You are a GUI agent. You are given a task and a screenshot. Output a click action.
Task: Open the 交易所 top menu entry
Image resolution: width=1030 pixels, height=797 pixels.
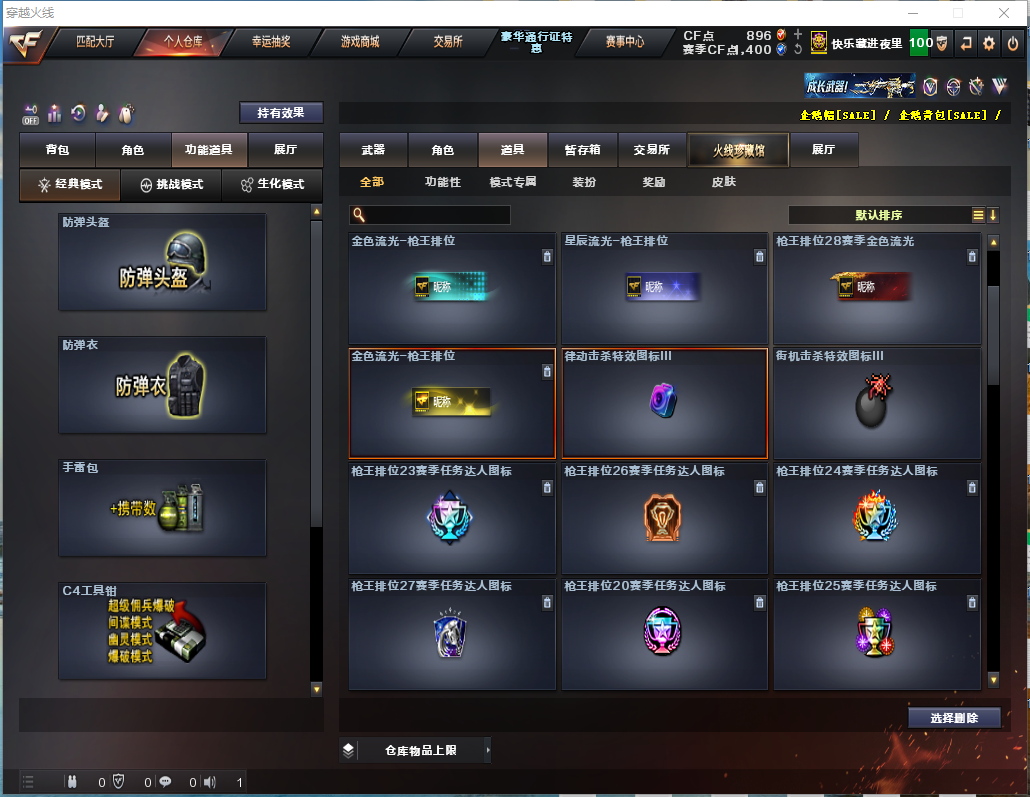tap(447, 42)
